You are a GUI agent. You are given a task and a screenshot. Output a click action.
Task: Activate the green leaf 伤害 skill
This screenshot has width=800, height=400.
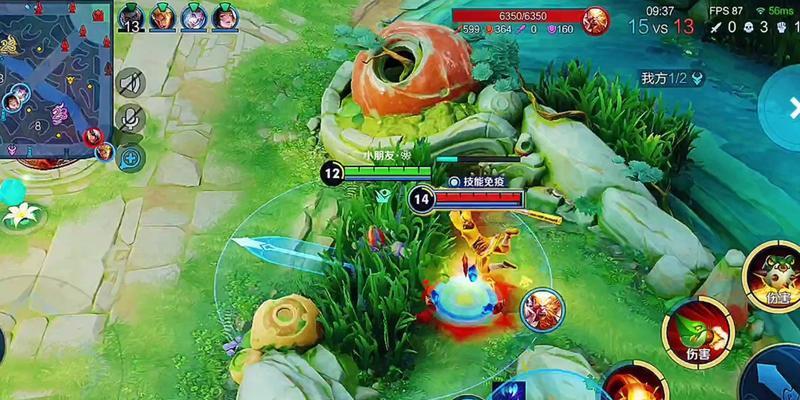(697, 329)
